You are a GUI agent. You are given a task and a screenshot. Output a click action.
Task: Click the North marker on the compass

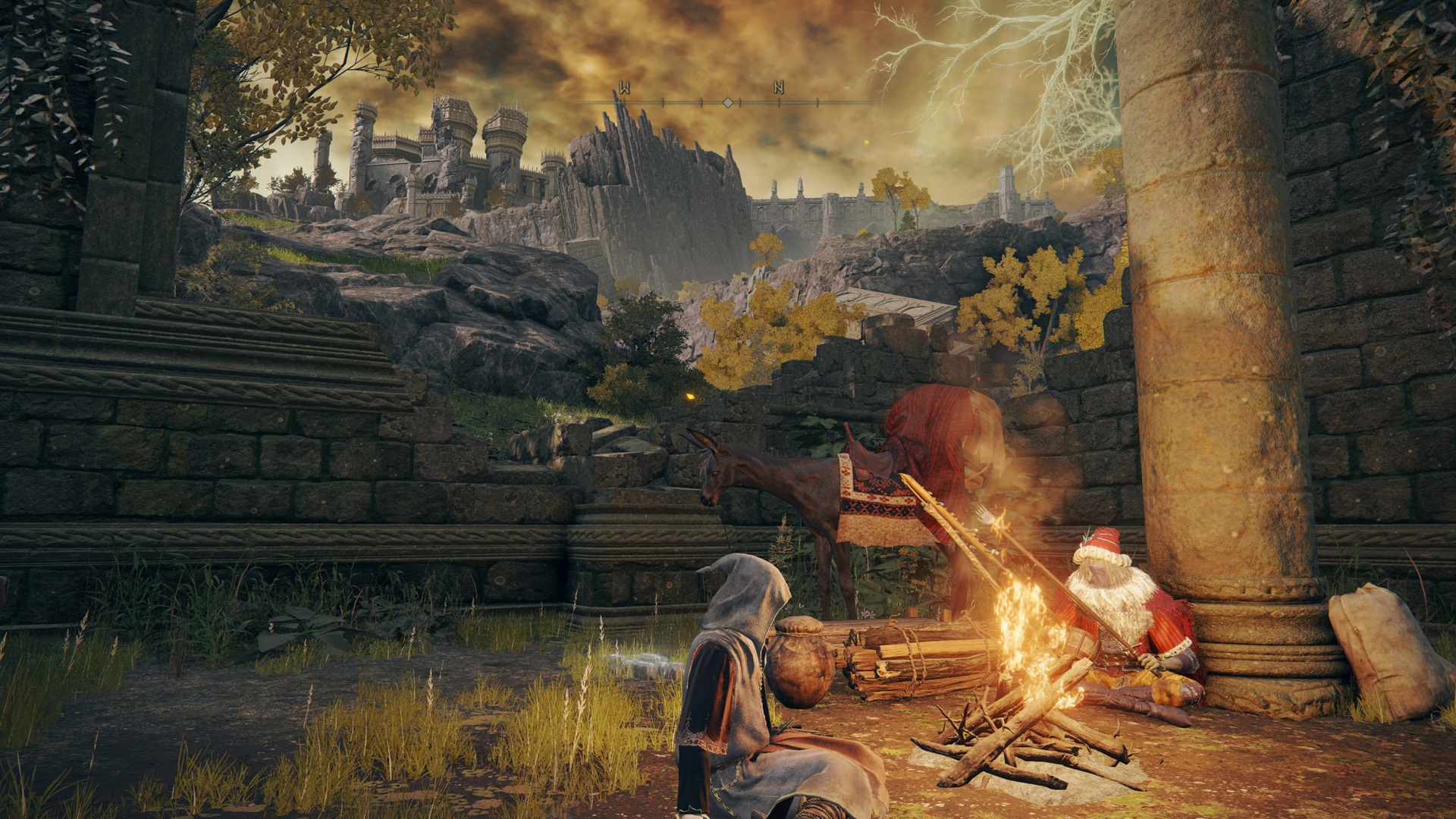point(778,88)
